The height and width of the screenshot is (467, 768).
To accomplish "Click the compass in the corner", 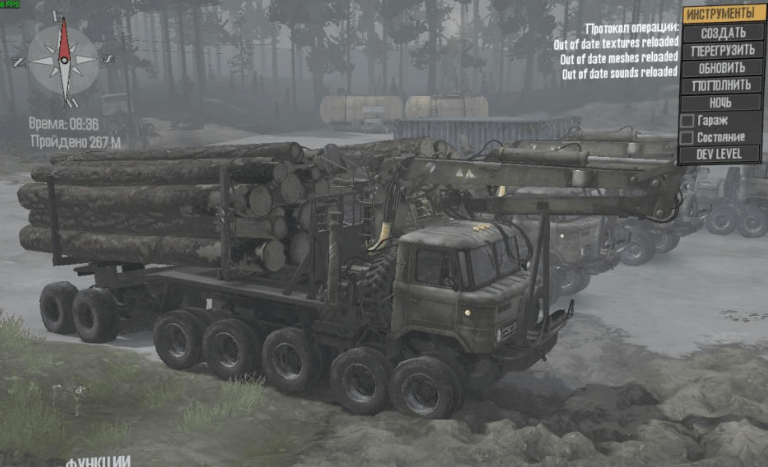I will point(64,58).
